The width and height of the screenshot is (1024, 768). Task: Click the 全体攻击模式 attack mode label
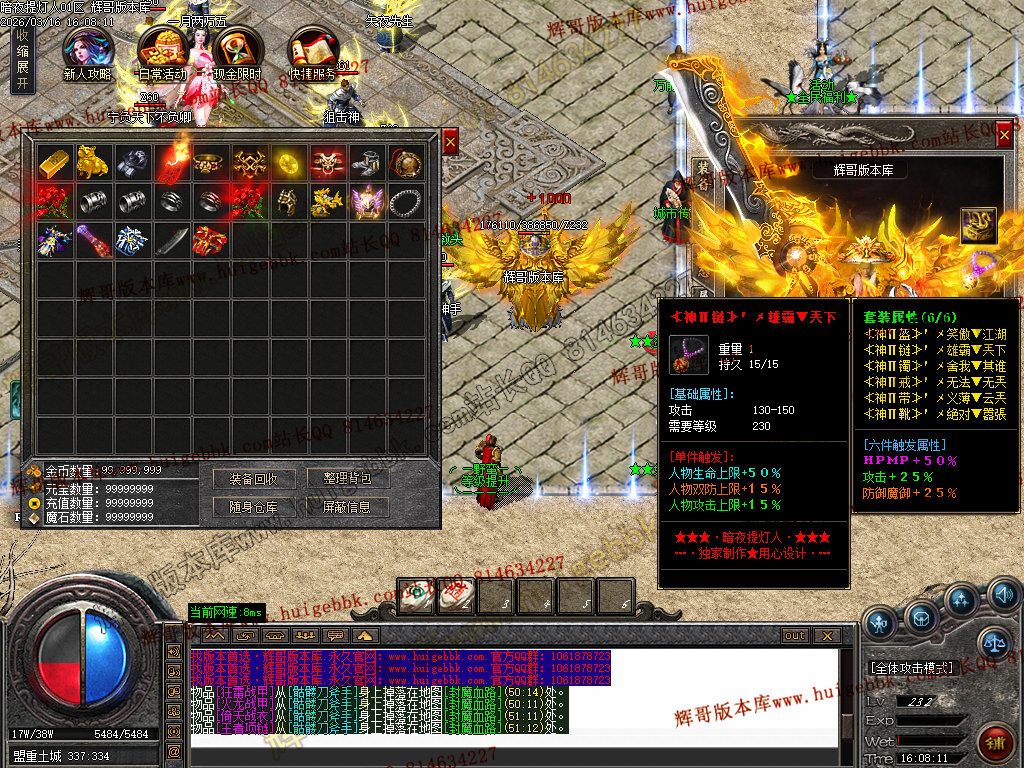pyautogui.click(x=911, y=667)
